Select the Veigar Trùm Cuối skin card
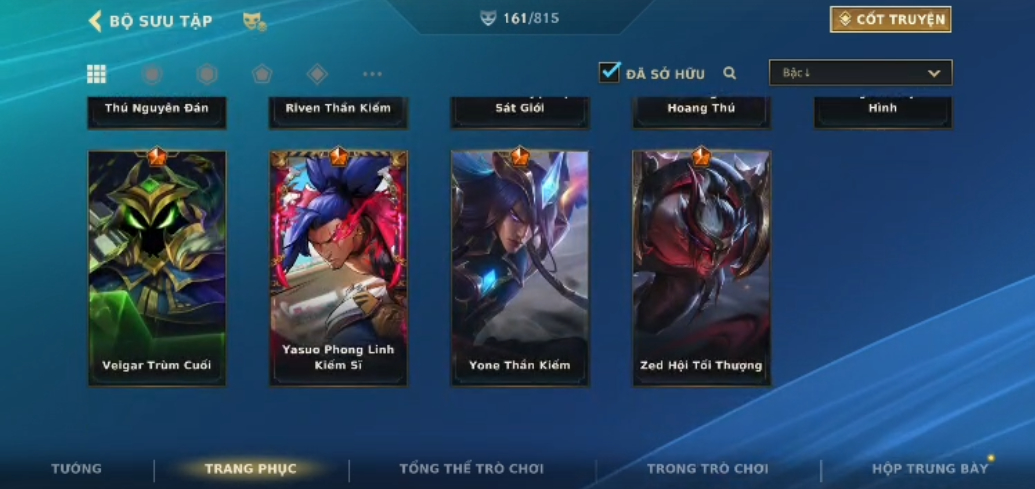The image size is (1035, 489). (157, 268)
